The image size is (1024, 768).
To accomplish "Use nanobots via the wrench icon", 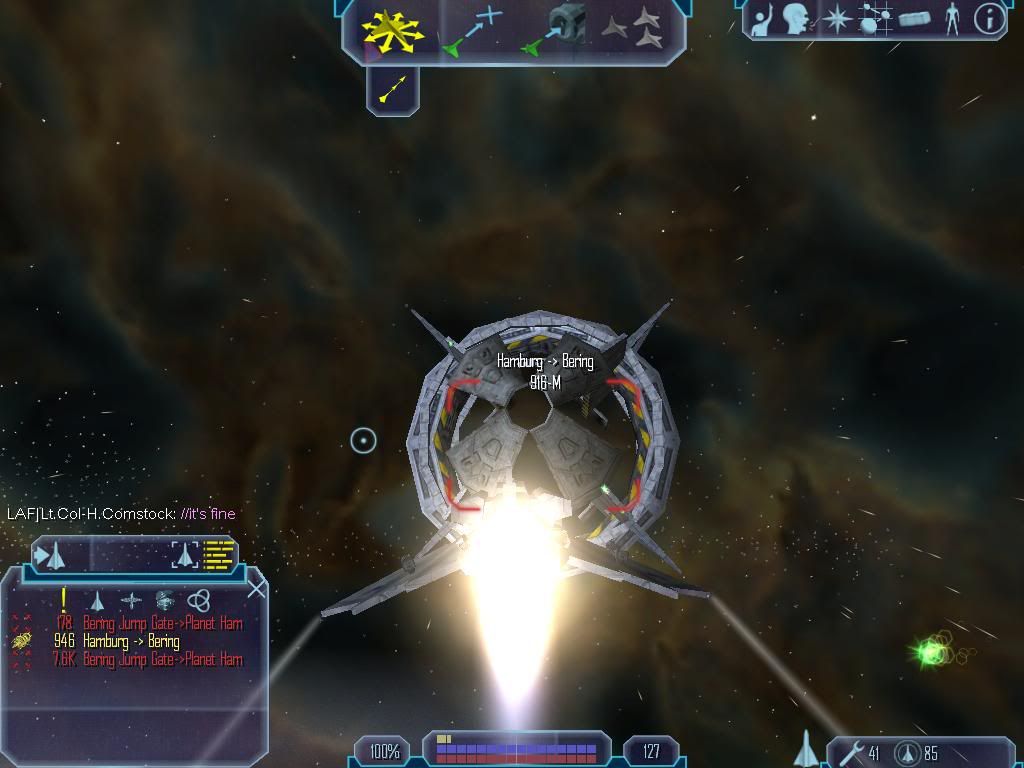I will point(851,752).
